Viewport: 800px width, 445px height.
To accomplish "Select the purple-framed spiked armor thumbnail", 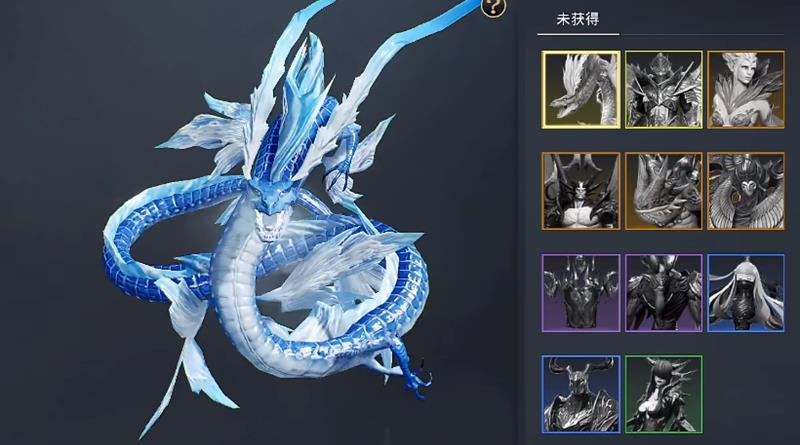I will pyautogui.click(x=581, y=293).
